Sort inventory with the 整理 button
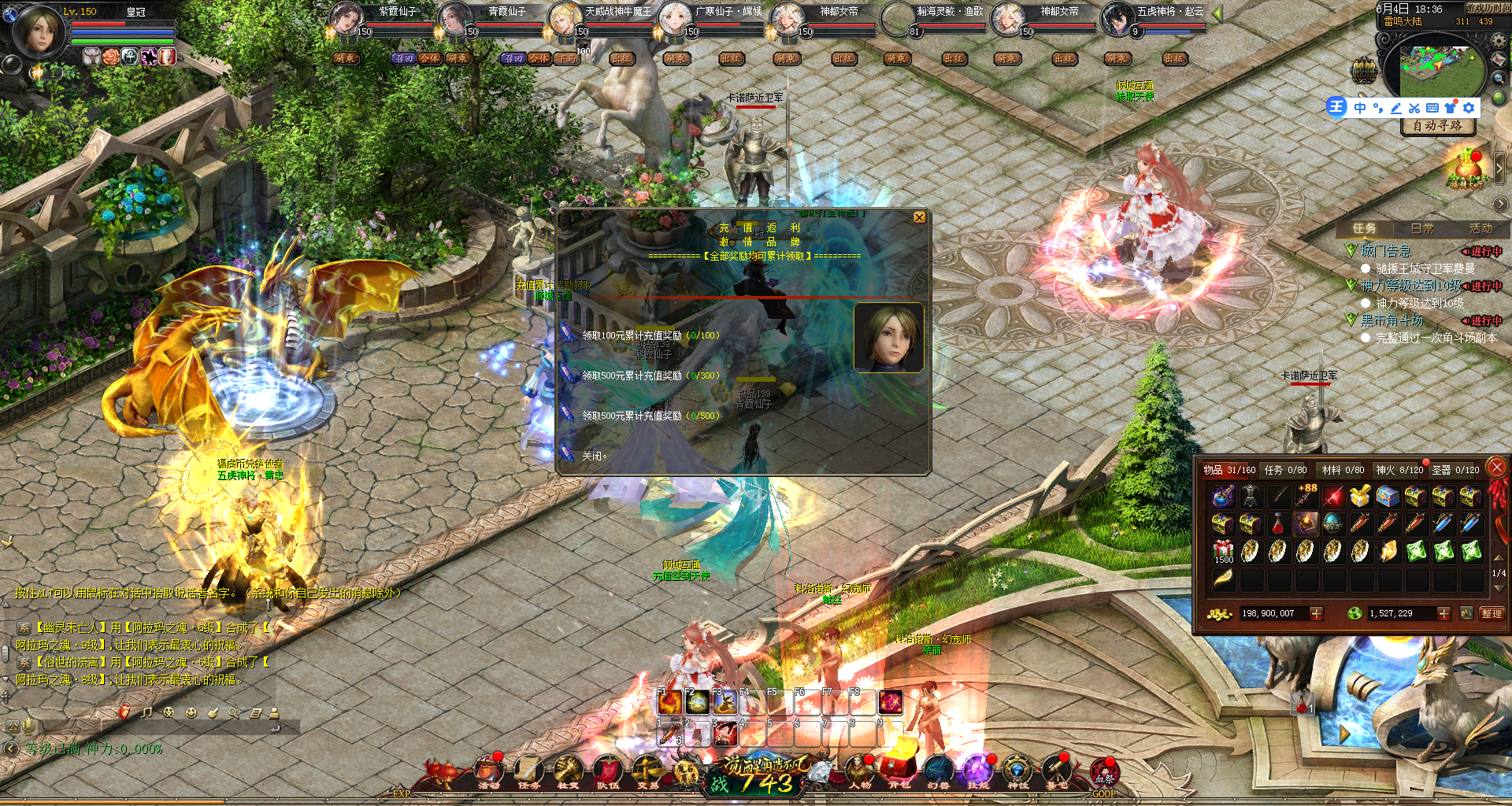Viewport: 1512px width, 806px height. pos(1491,613)
